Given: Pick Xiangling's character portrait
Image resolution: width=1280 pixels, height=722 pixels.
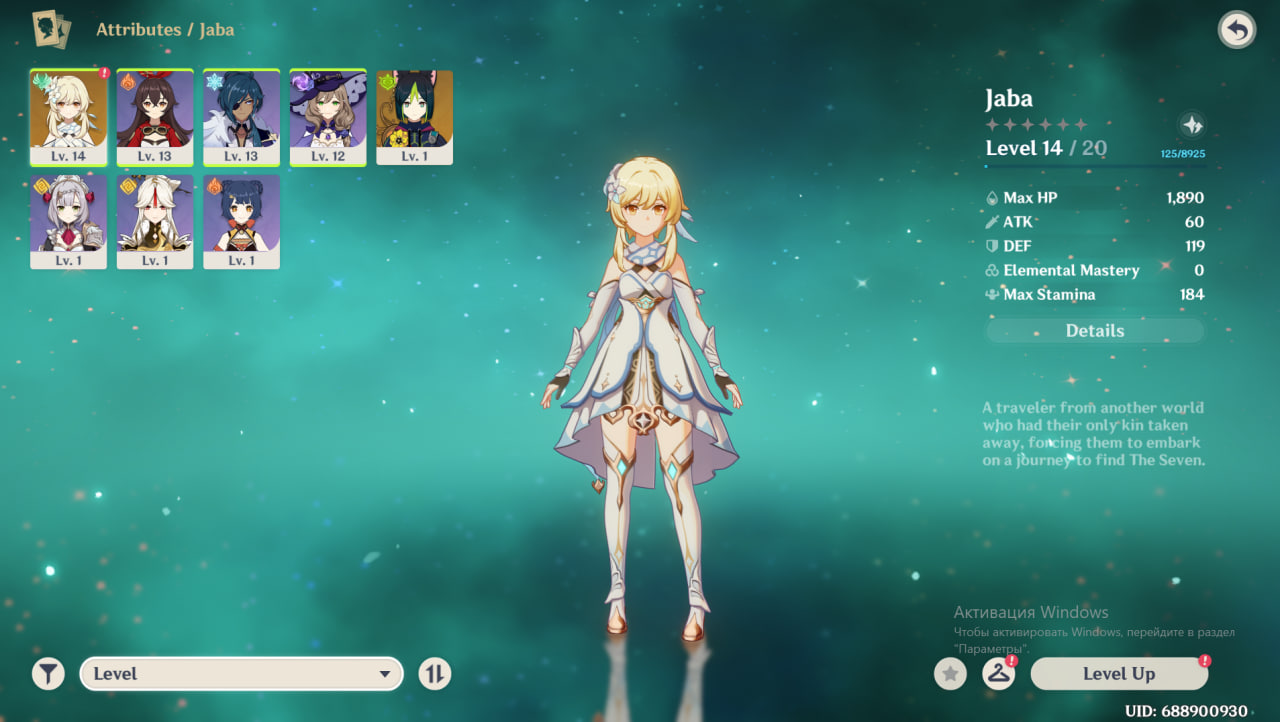Looking at the screenshot, I should [241, 221].
